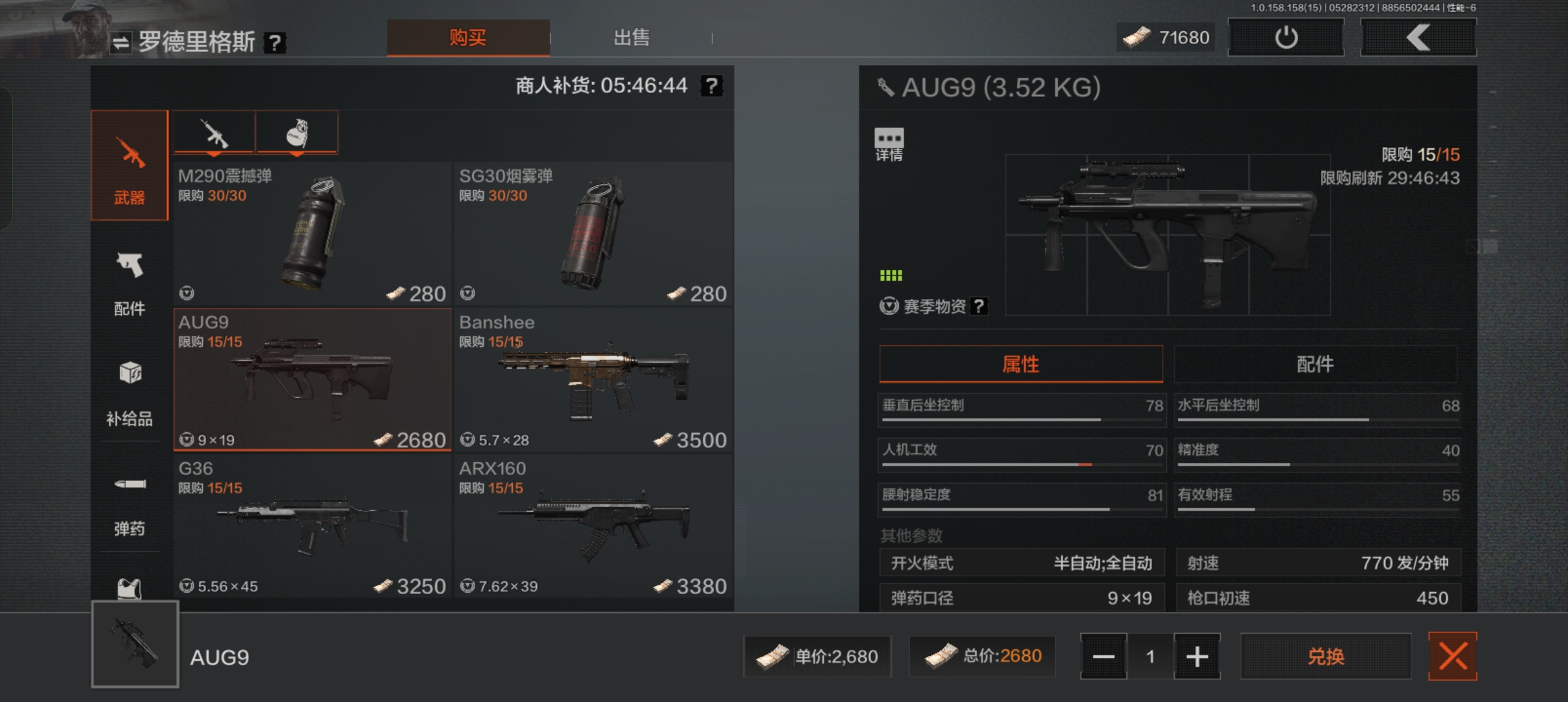Image resolution: width=1568 pixels, height=702 pixels.
Task: Close the purchase bar with red X
Action: pyautogui.click(x=1452, y=656)
